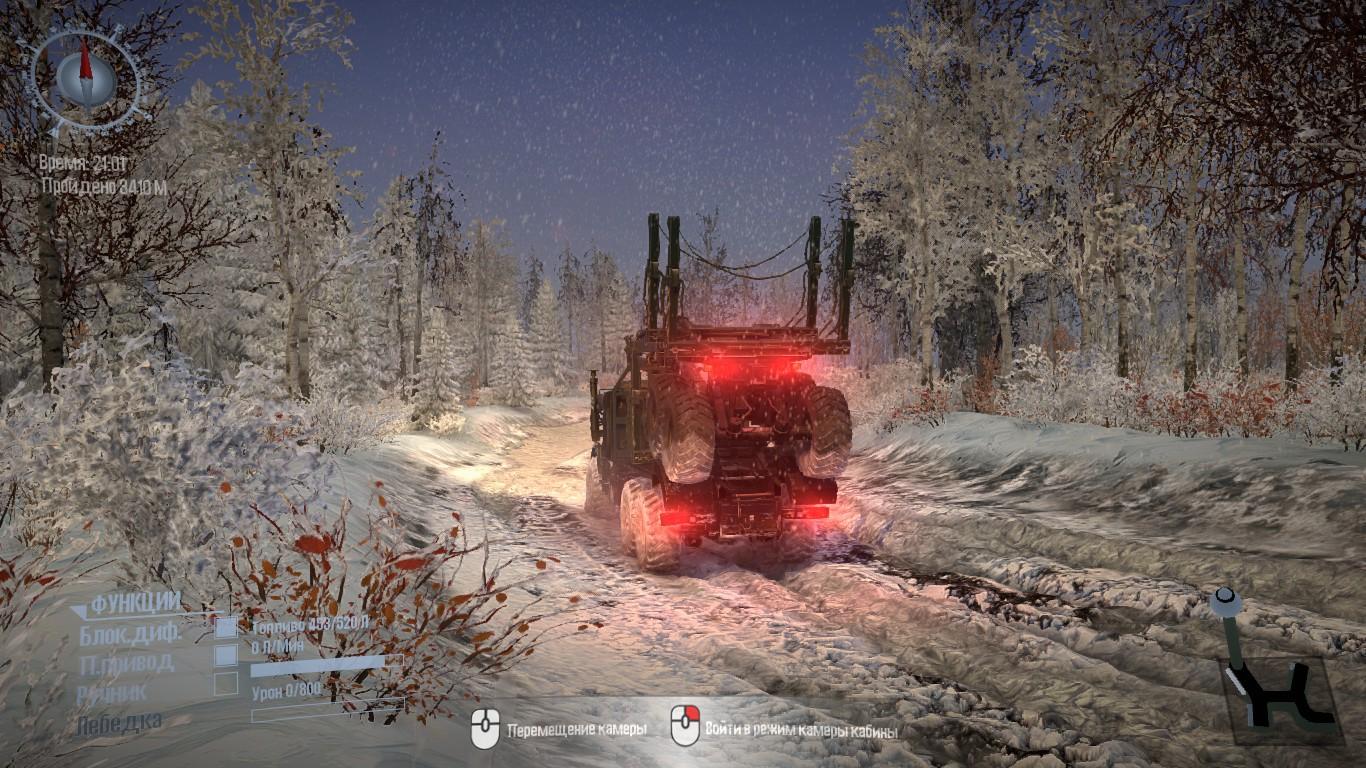Collapse the Функции panel header

click(x=127, y=603)
